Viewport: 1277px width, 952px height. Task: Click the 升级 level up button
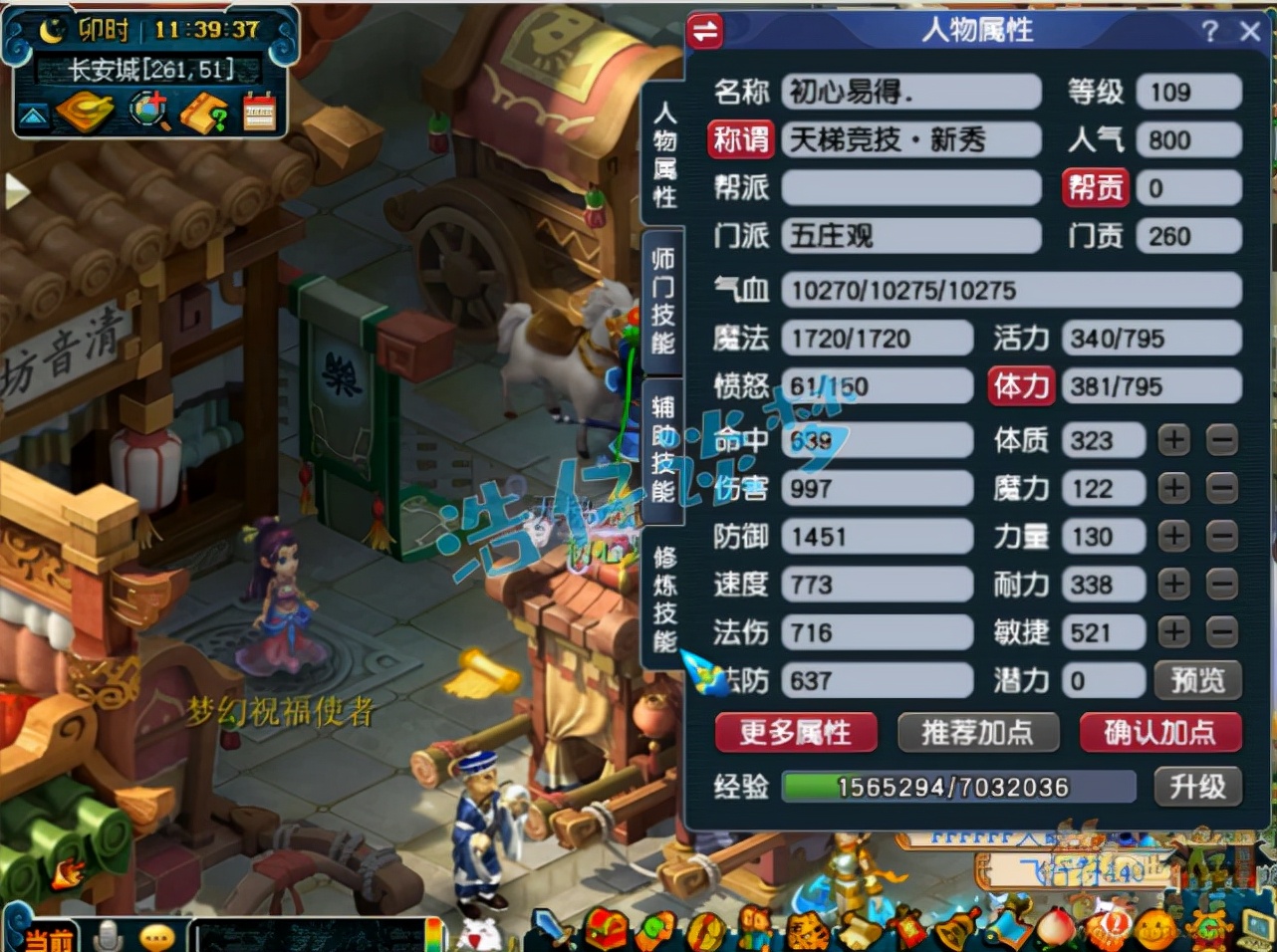pos(1198,787)
